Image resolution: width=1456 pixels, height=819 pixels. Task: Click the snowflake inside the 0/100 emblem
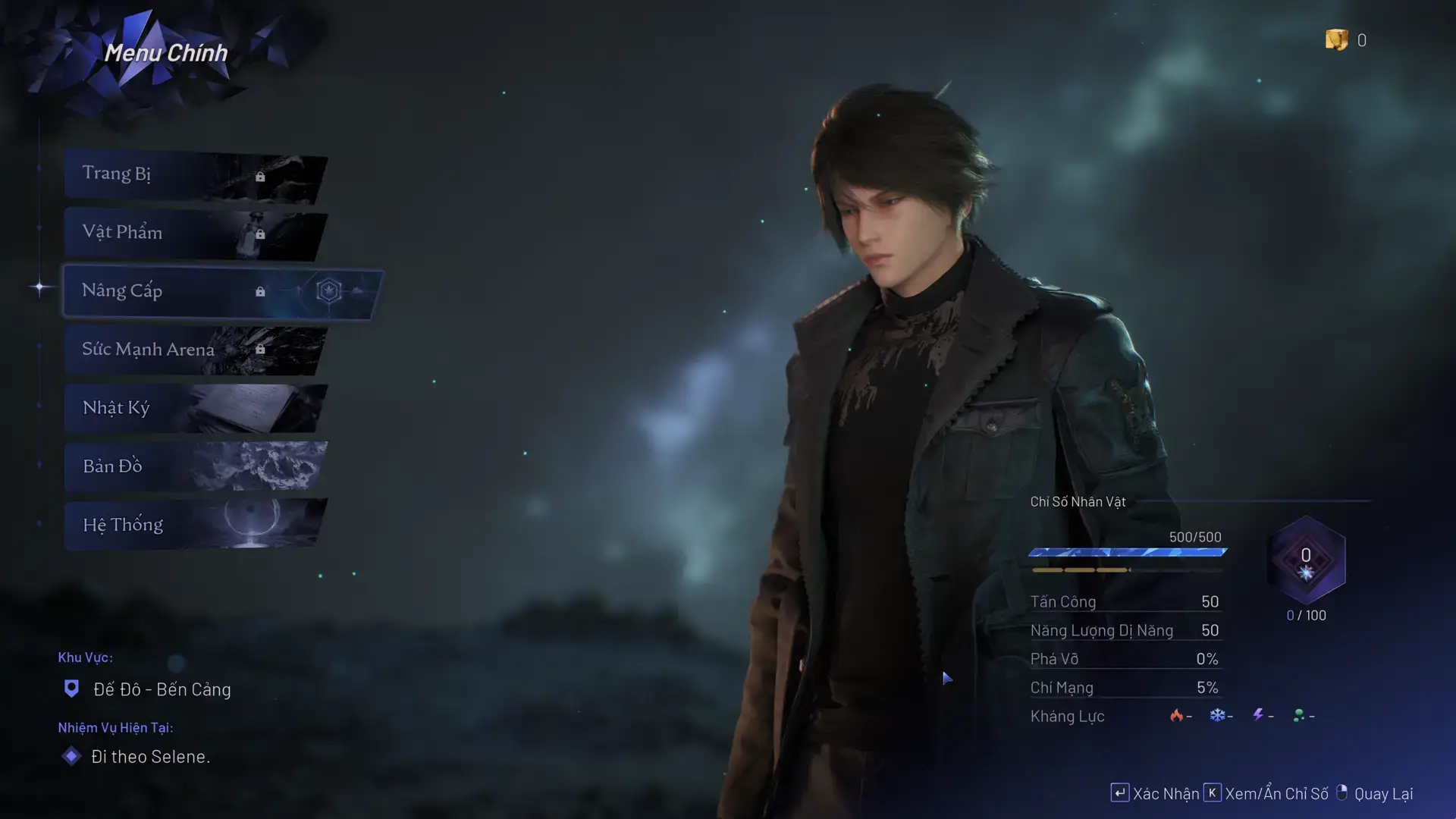[x=1306, y=573]
